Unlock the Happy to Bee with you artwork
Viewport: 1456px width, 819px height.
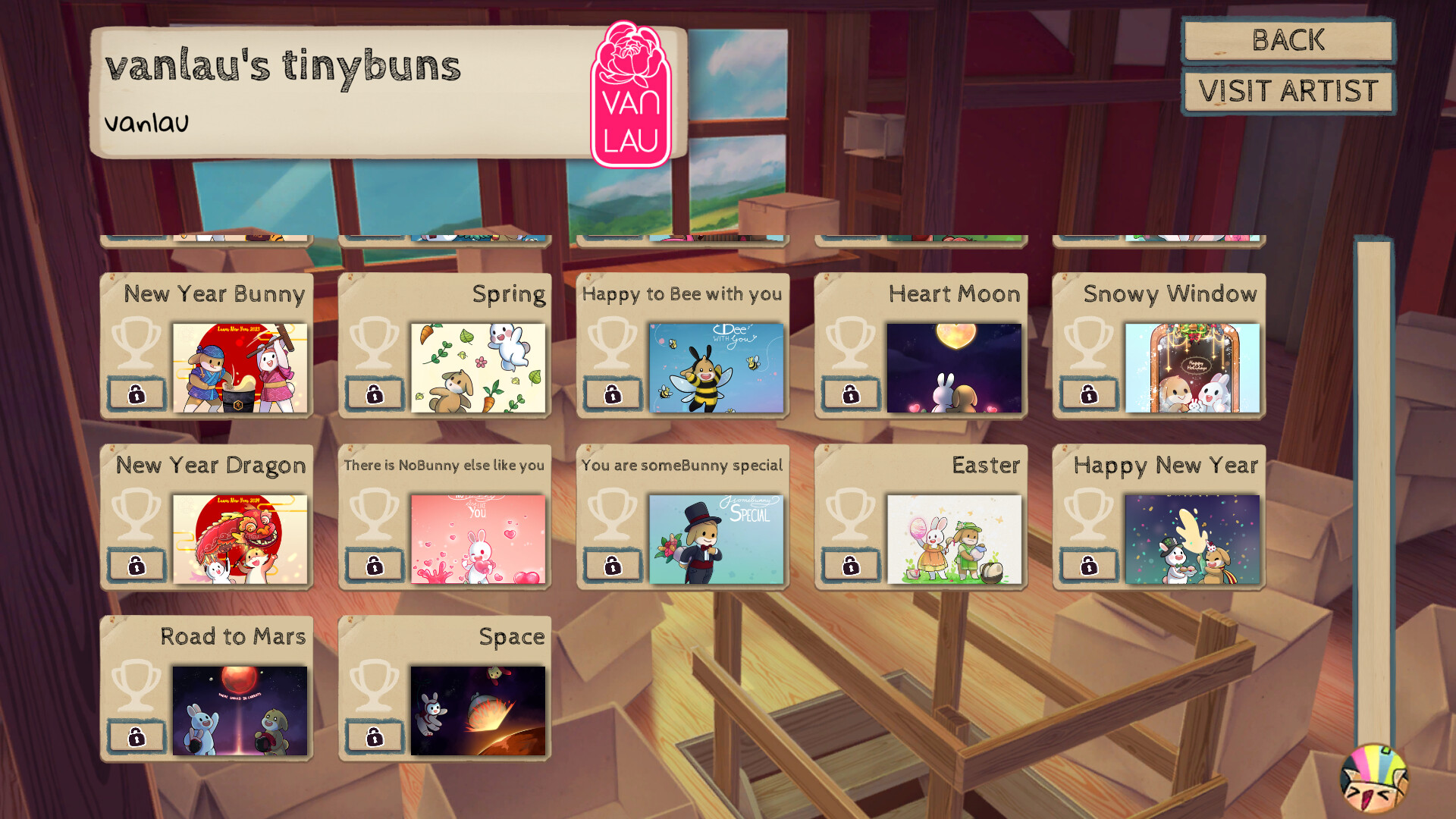pos(613,394)
